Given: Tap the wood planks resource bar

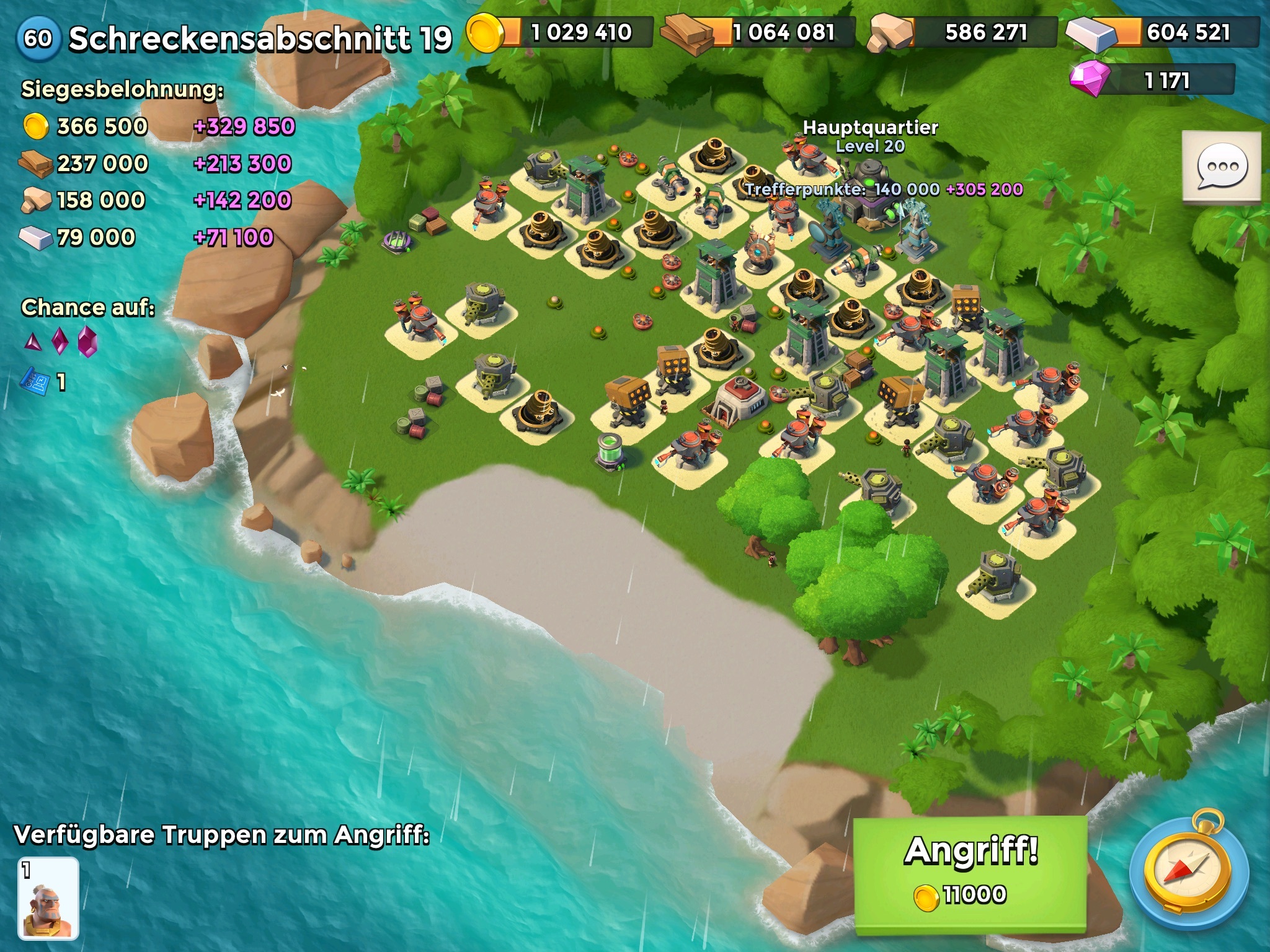Looking at the screenshot, I should click(x=760, y=32).
